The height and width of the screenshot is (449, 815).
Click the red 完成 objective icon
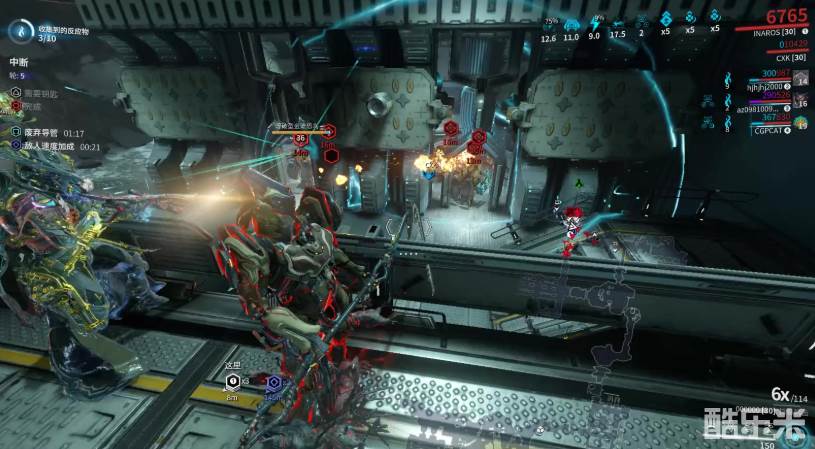coord(16,106)
